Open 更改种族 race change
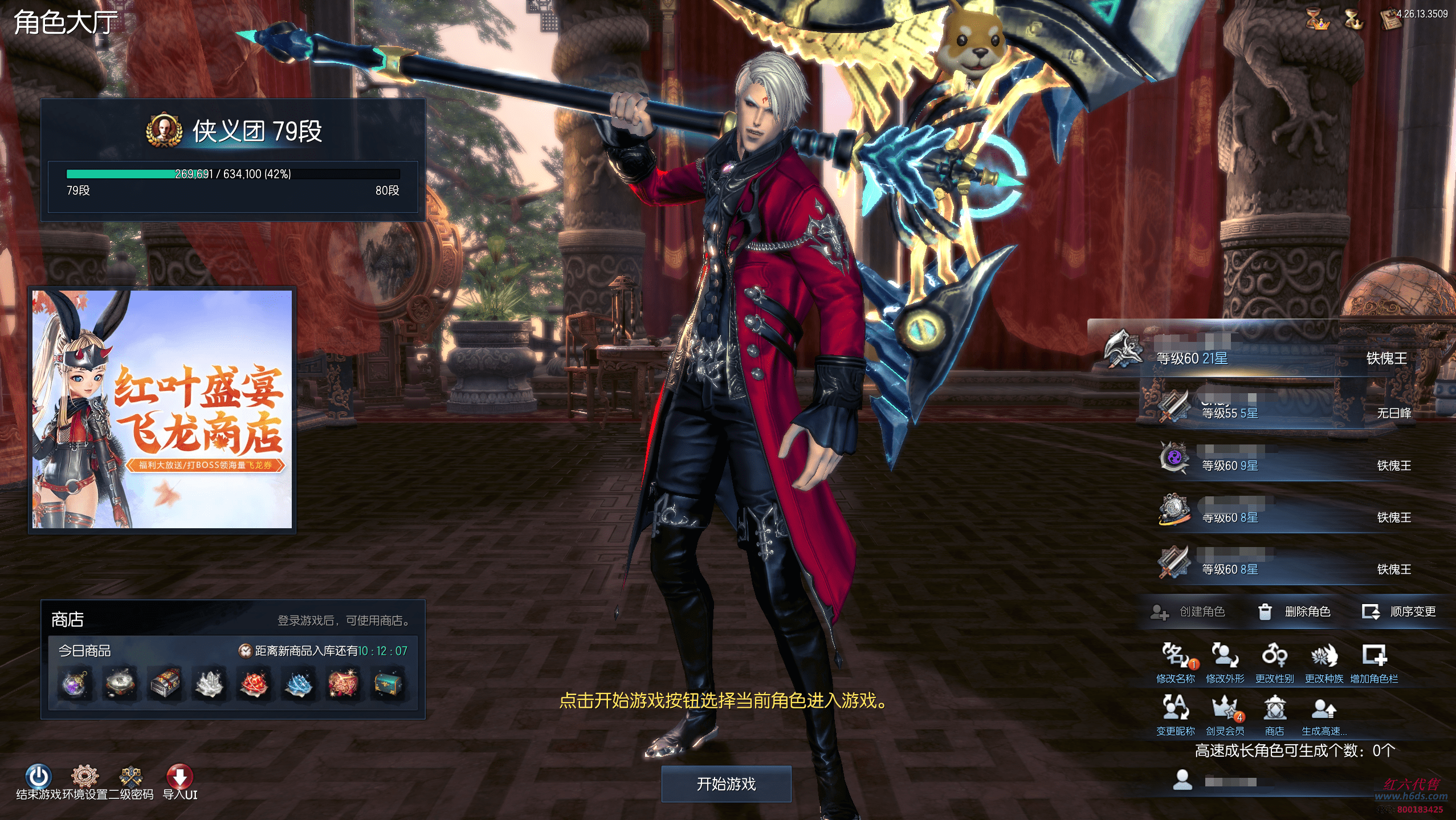The width and height of the screenshot is (1456, 820). 1324,661
